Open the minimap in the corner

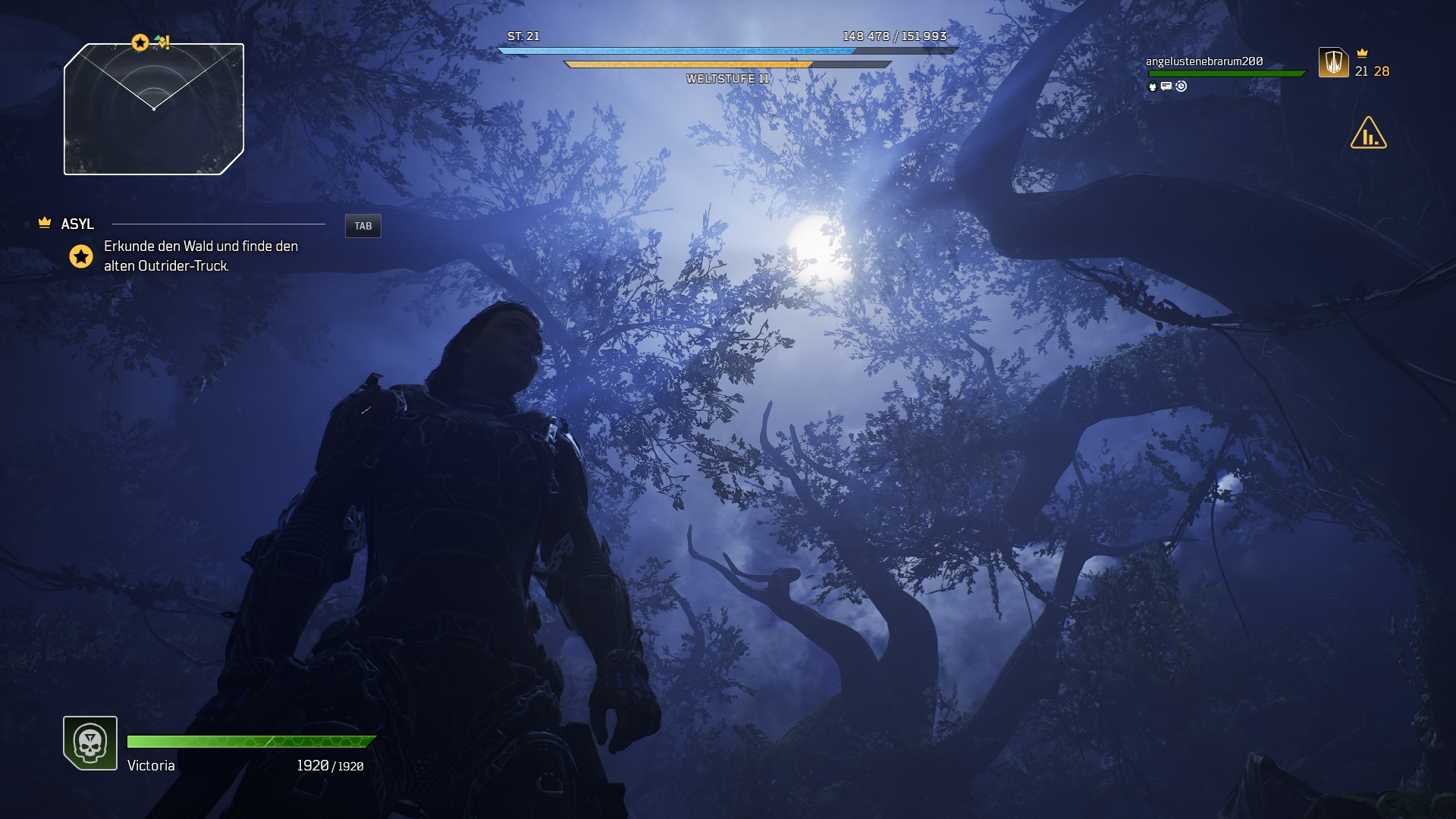click(x=154, y=109)
